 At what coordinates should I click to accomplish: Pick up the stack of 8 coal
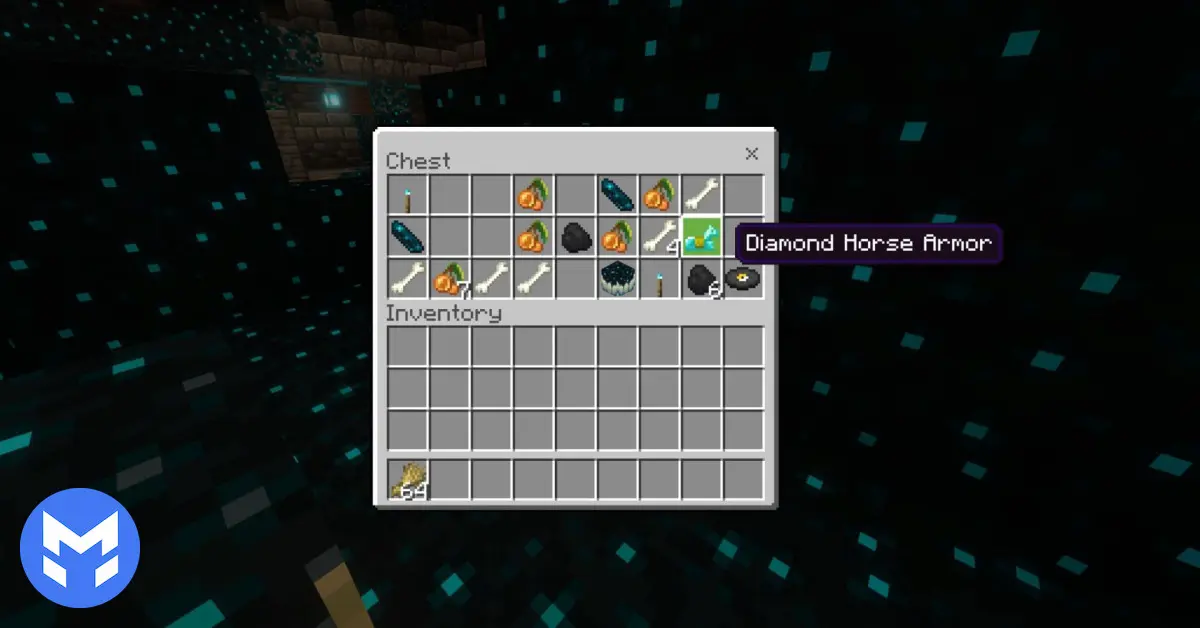point(701,279)
